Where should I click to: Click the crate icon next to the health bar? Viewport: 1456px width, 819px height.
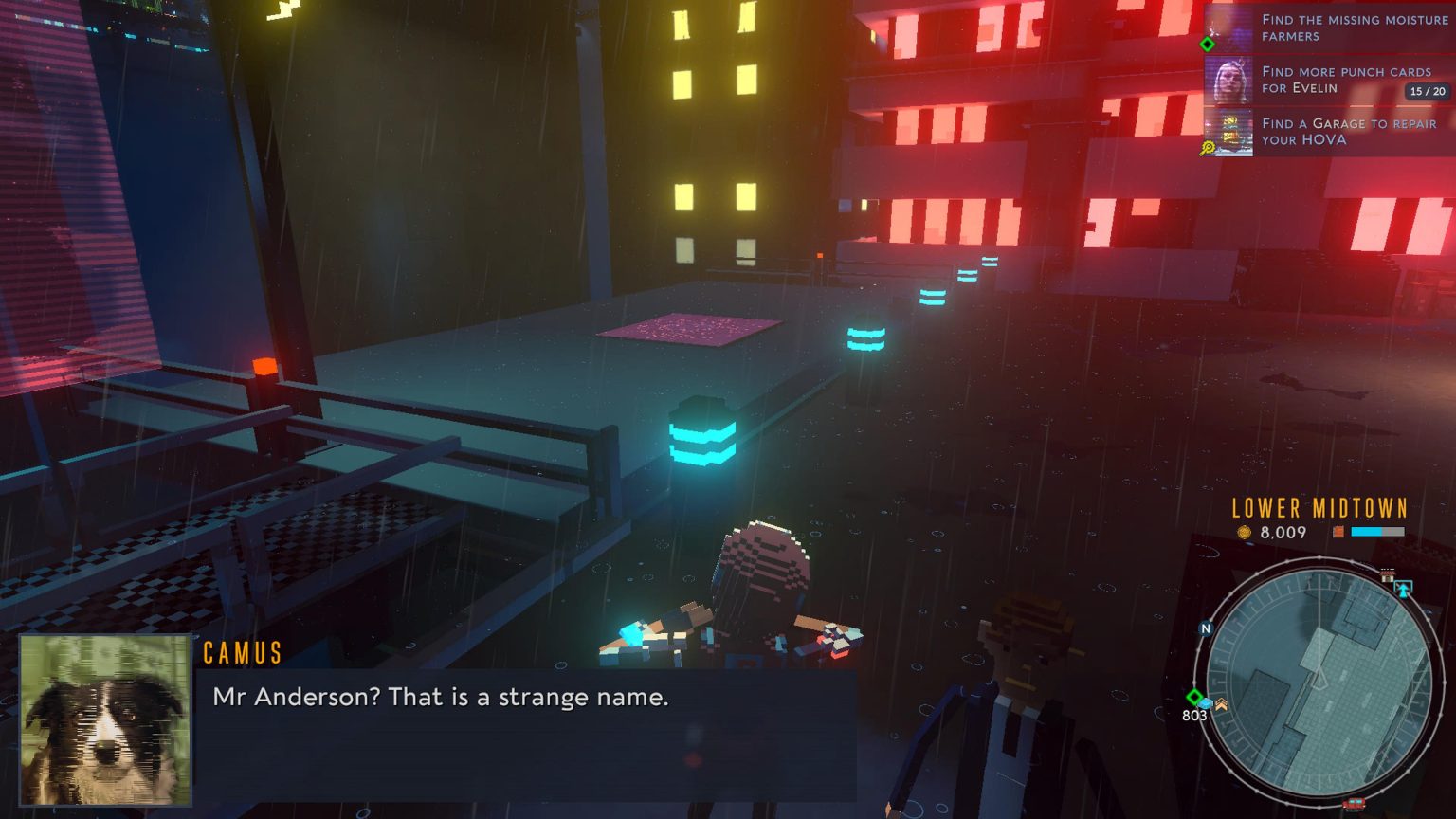tap(1338, 531)
